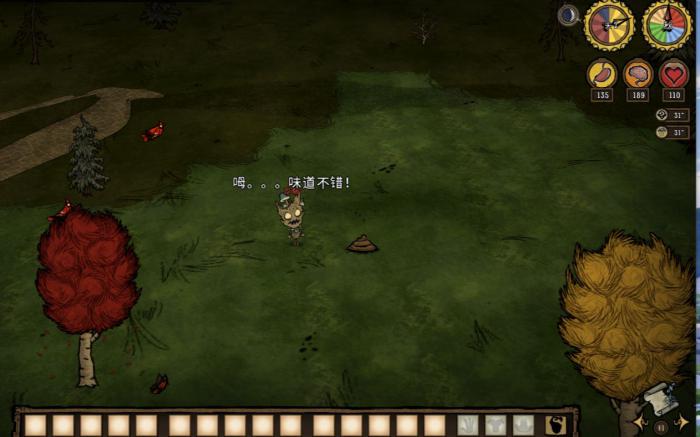Rotate the camera with the left arrow
This screenshot has width=700, height=437.
pos(640,424)
